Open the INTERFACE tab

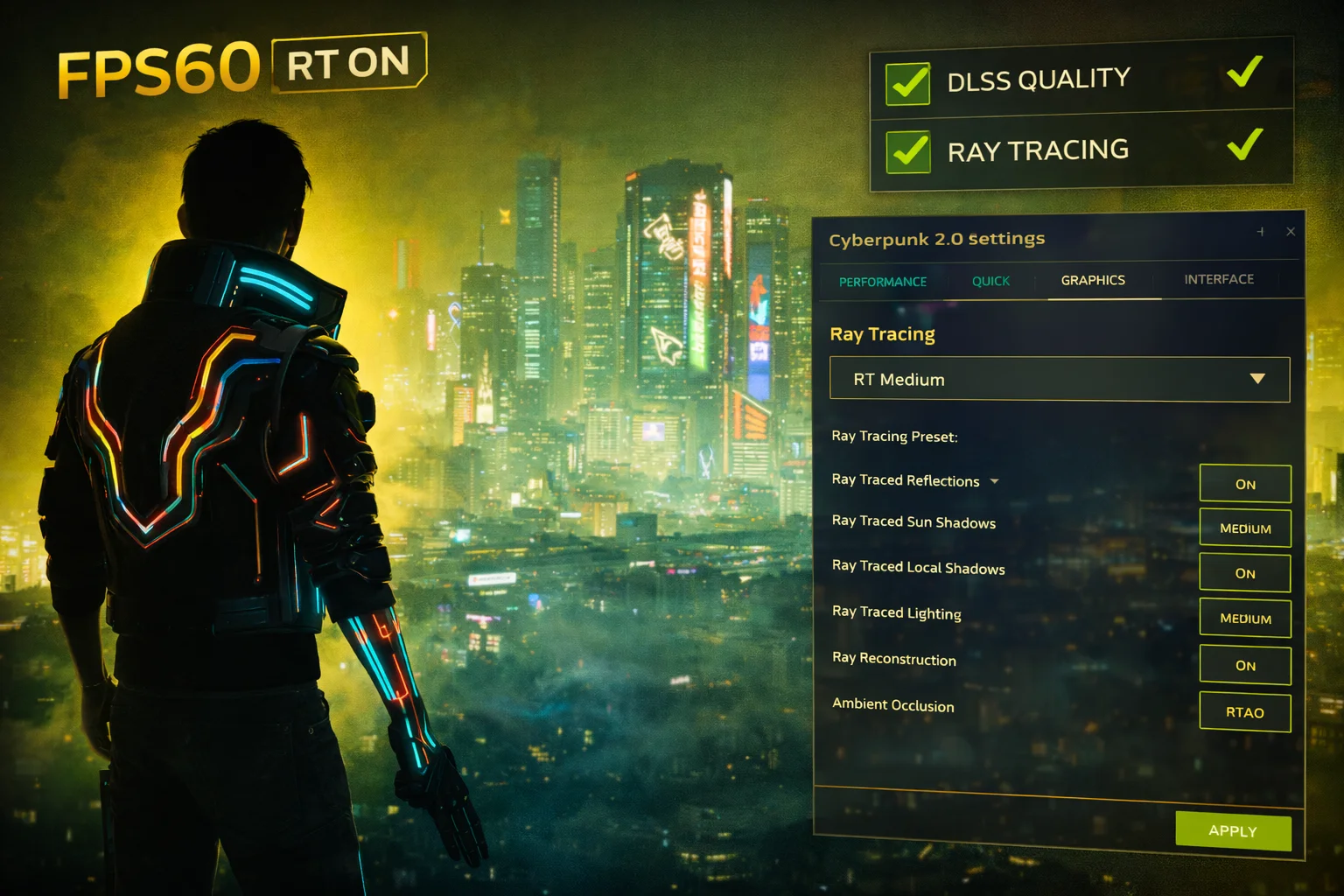(1218, 279)
